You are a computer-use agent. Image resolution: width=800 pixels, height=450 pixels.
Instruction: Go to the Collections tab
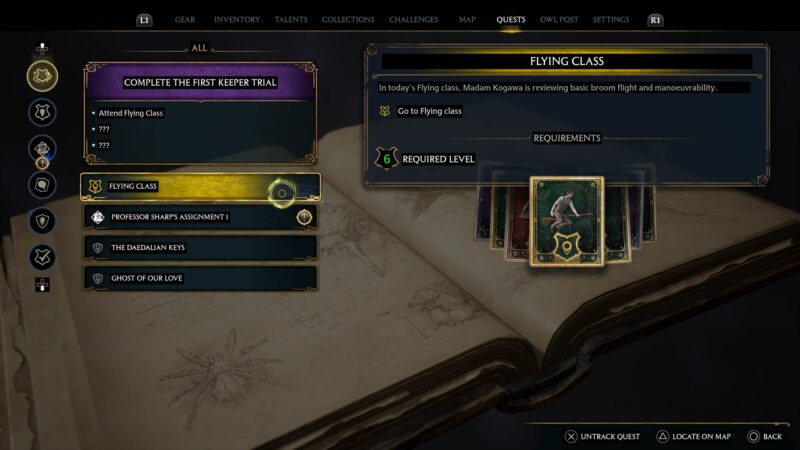348,20
